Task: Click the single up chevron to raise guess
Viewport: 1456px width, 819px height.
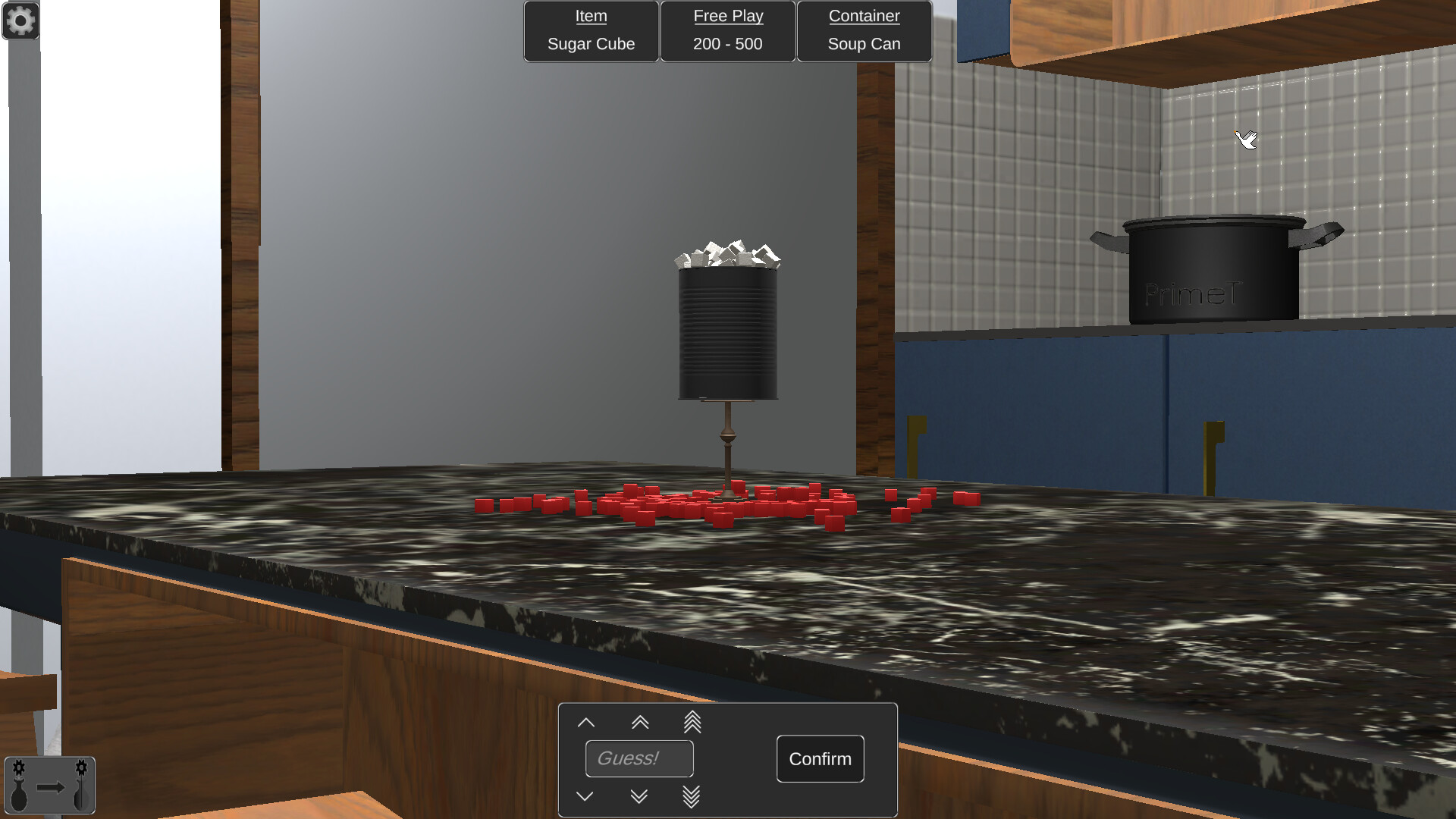Action: (x=585, y=722)
